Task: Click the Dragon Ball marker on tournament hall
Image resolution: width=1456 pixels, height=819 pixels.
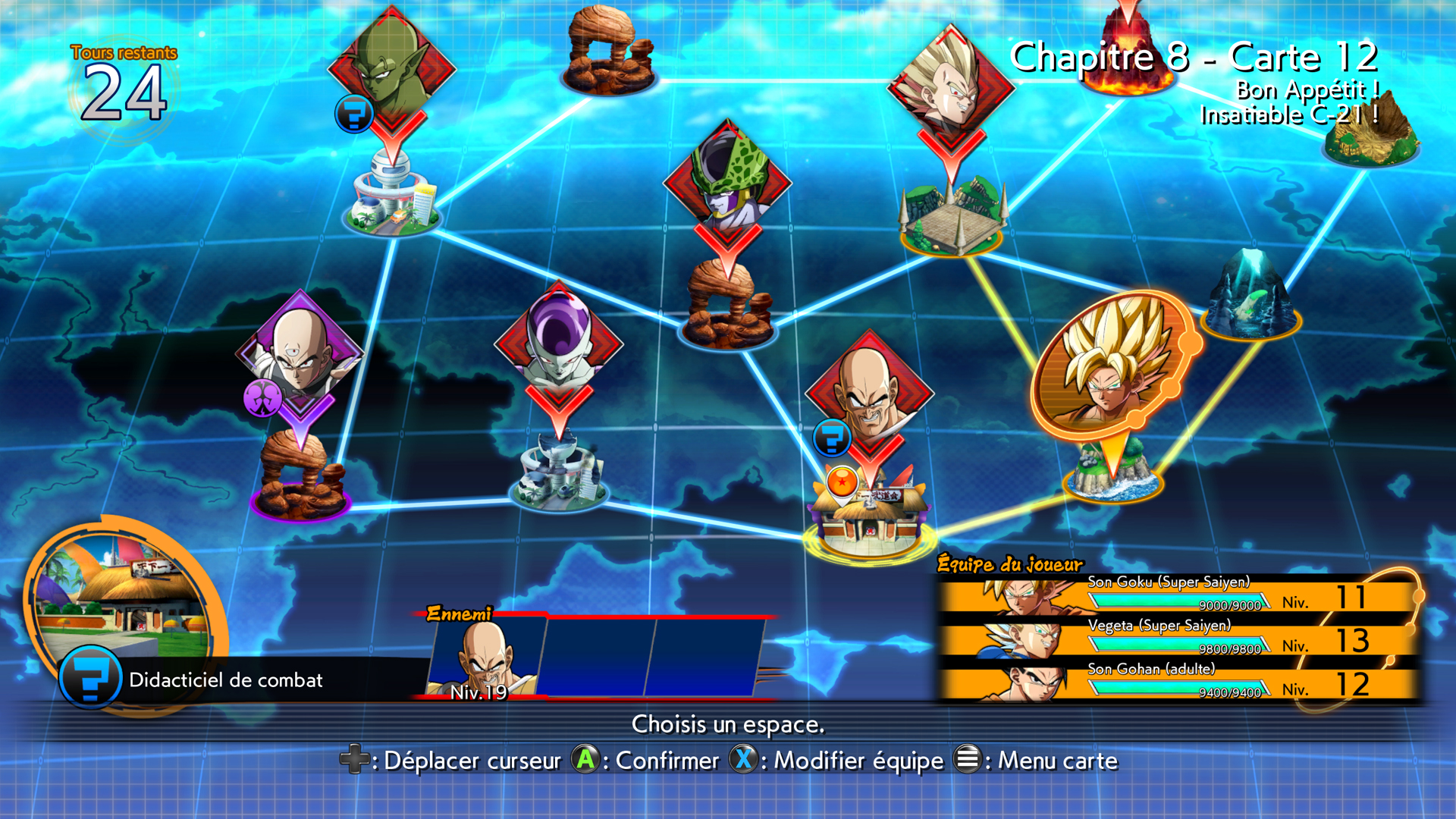Action: (842, 482)
